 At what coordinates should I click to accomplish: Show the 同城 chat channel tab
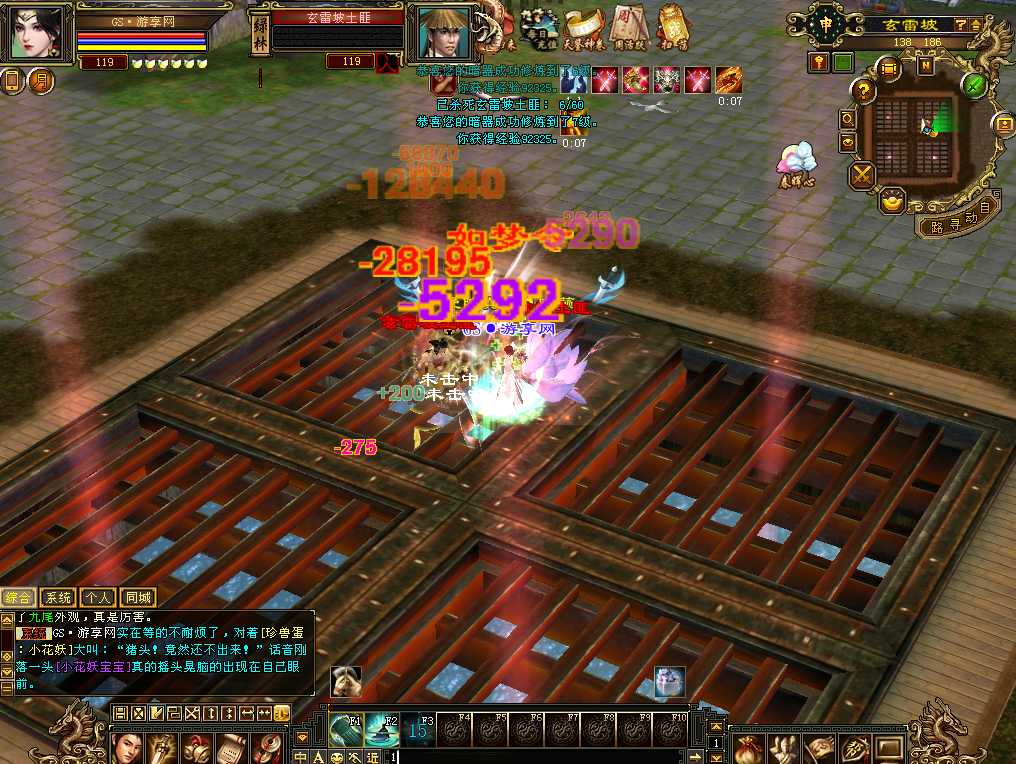(x=138, y=597)
